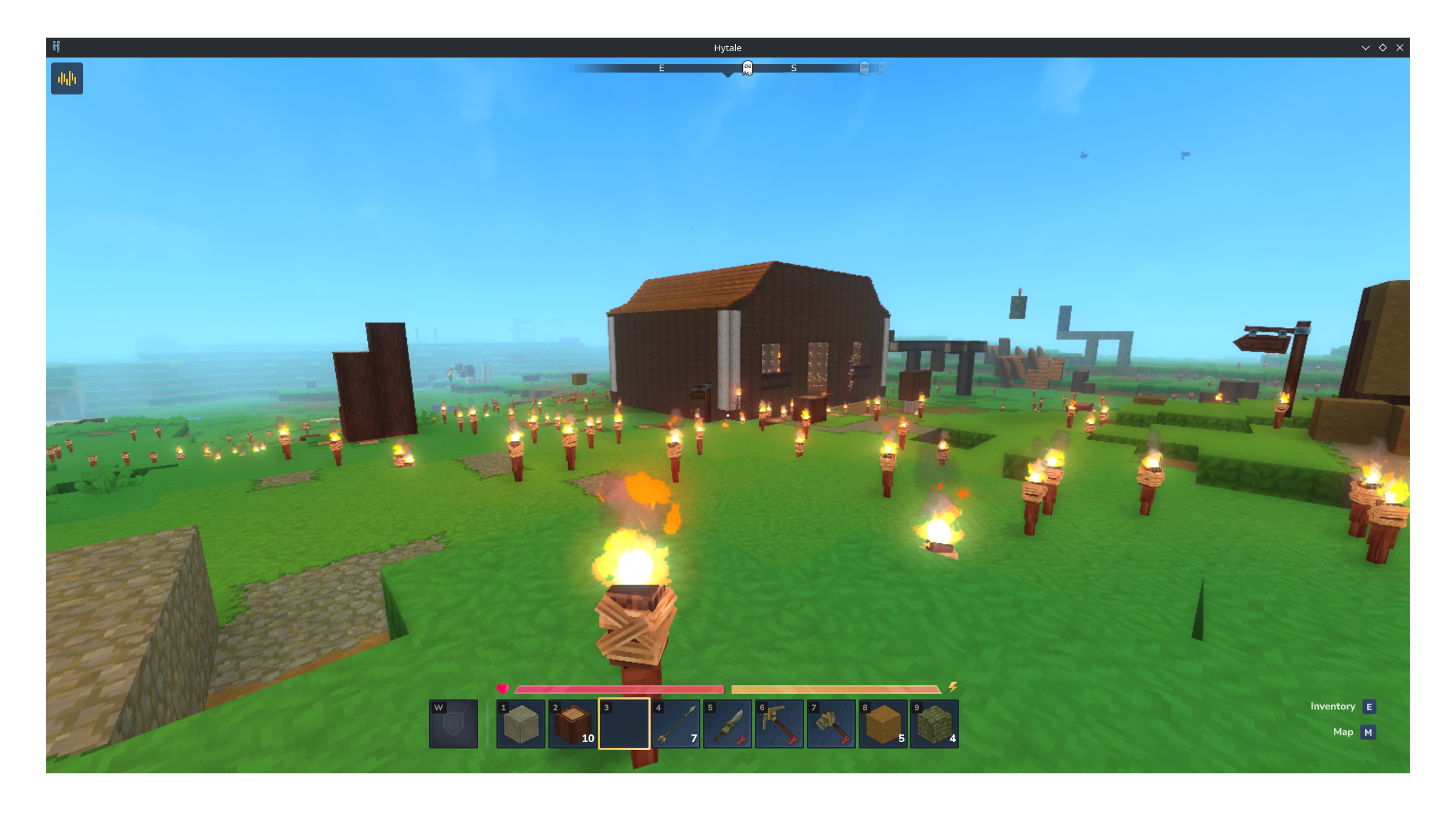1456x828 pixels.
Task: Select the dirt block in hotbar slot 8
Action: click(x=883, y=724)
